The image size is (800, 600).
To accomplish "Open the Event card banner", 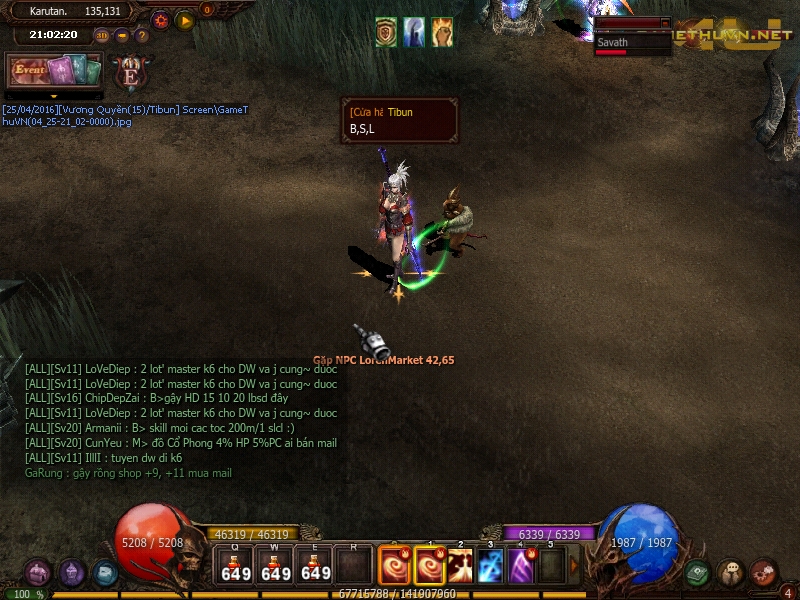I will point(55,70).
